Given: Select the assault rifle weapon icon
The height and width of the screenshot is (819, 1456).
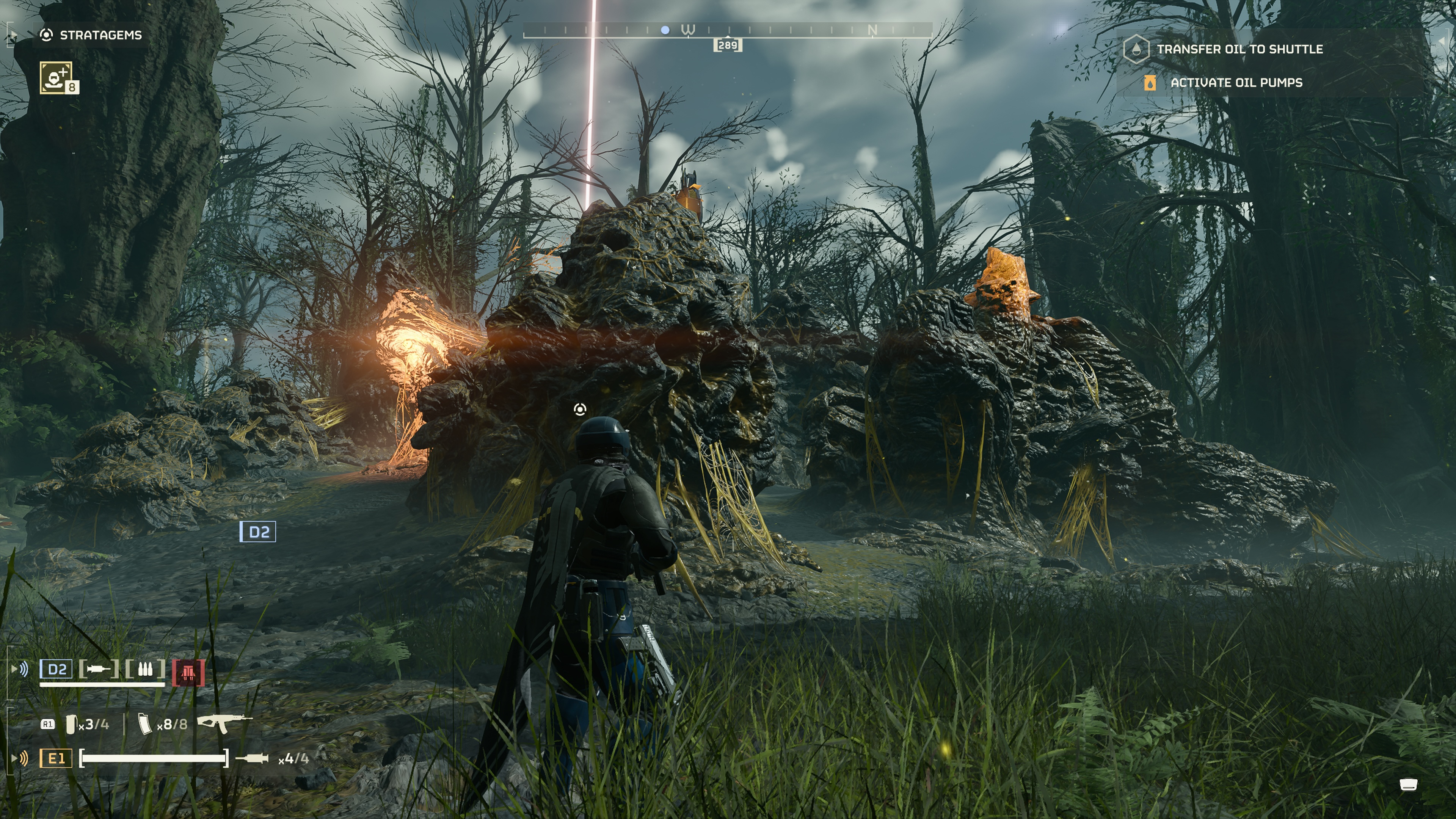Looking at the screenshot, I should coord(224,722).
